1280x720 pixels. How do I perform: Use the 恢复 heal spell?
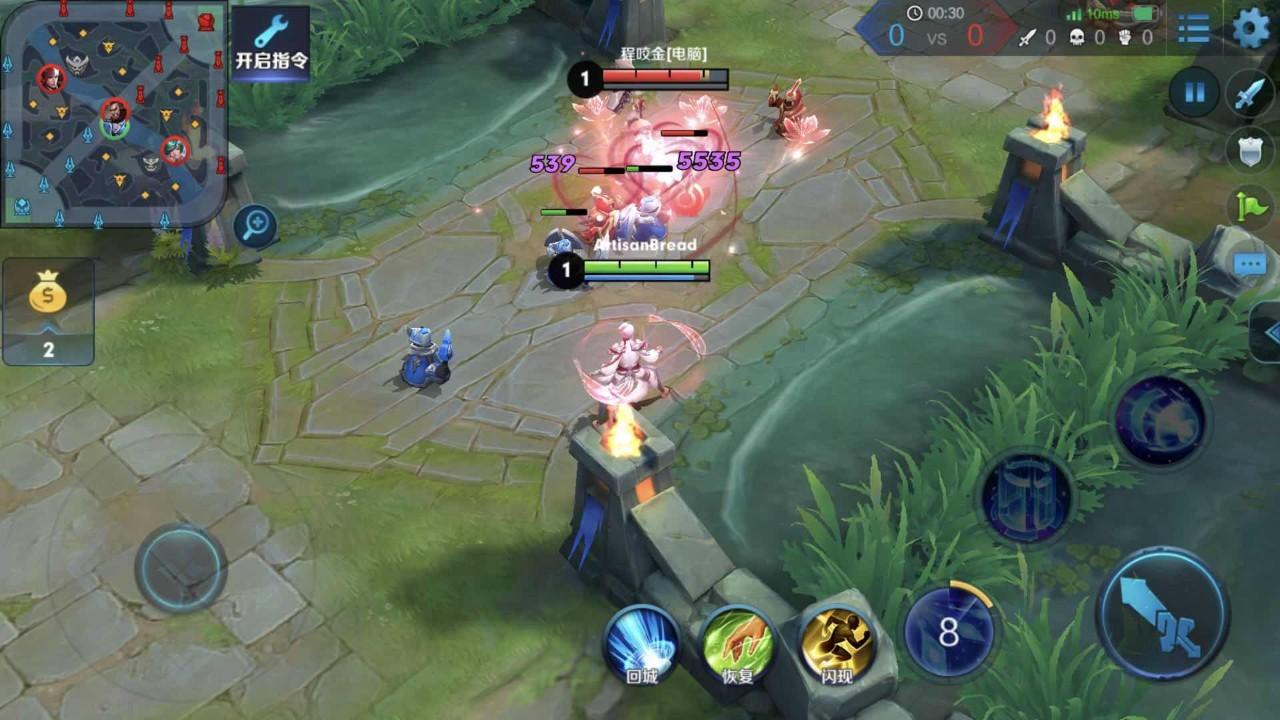pyautogui.click(x=738, y=645)
